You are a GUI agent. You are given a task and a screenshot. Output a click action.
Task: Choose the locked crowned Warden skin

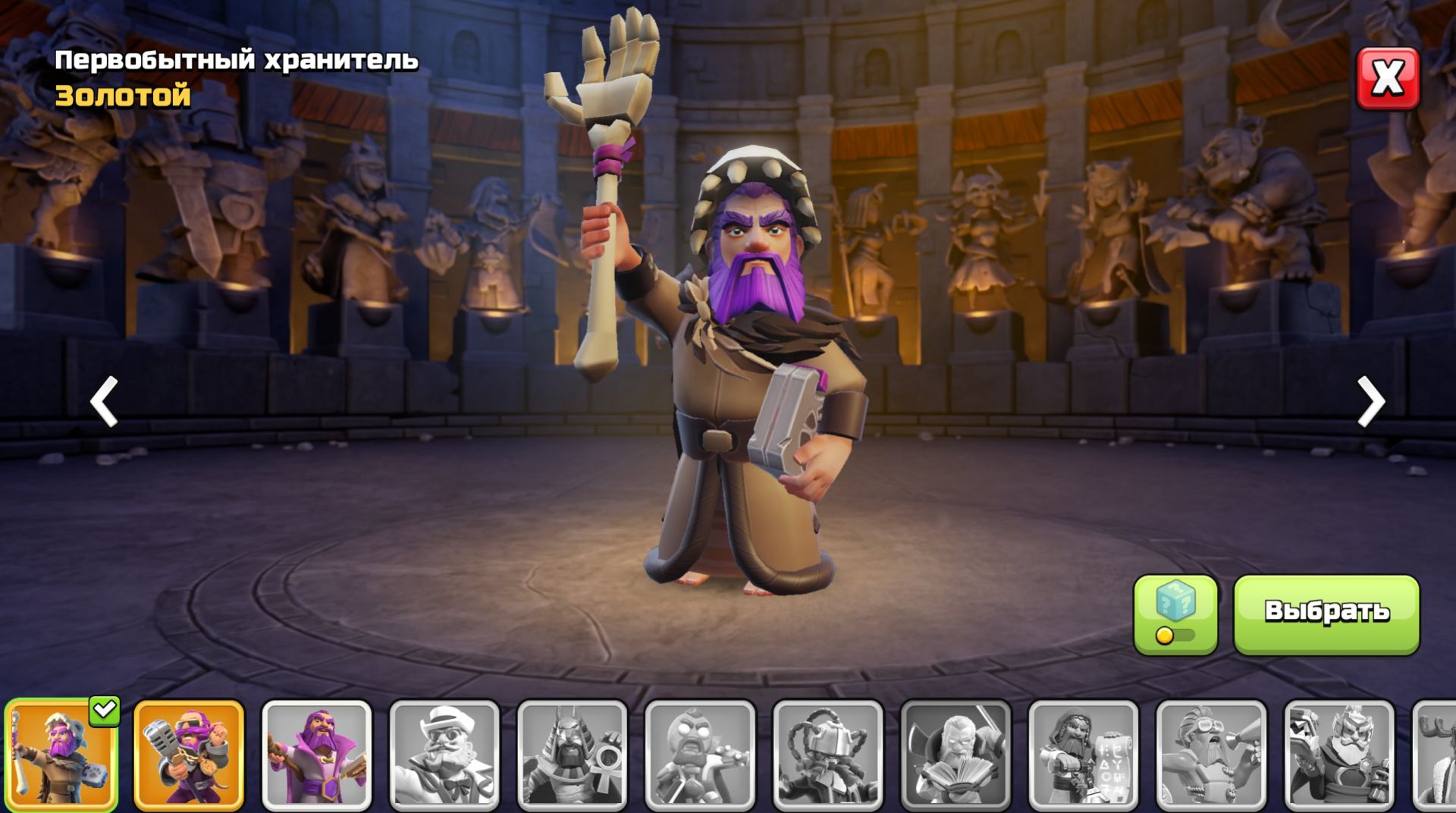1339,755
